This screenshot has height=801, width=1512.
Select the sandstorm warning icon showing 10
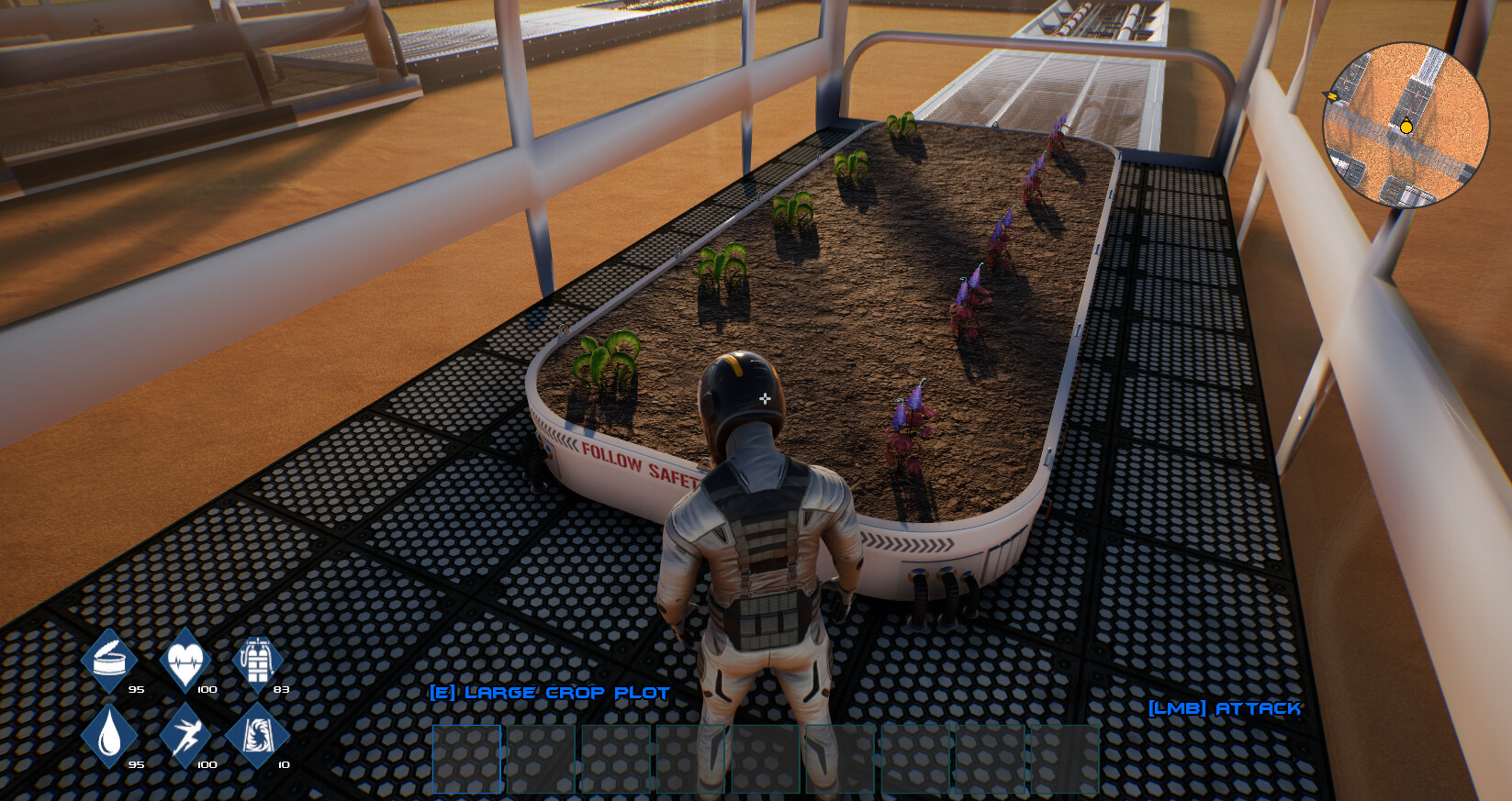pos(260,734)
